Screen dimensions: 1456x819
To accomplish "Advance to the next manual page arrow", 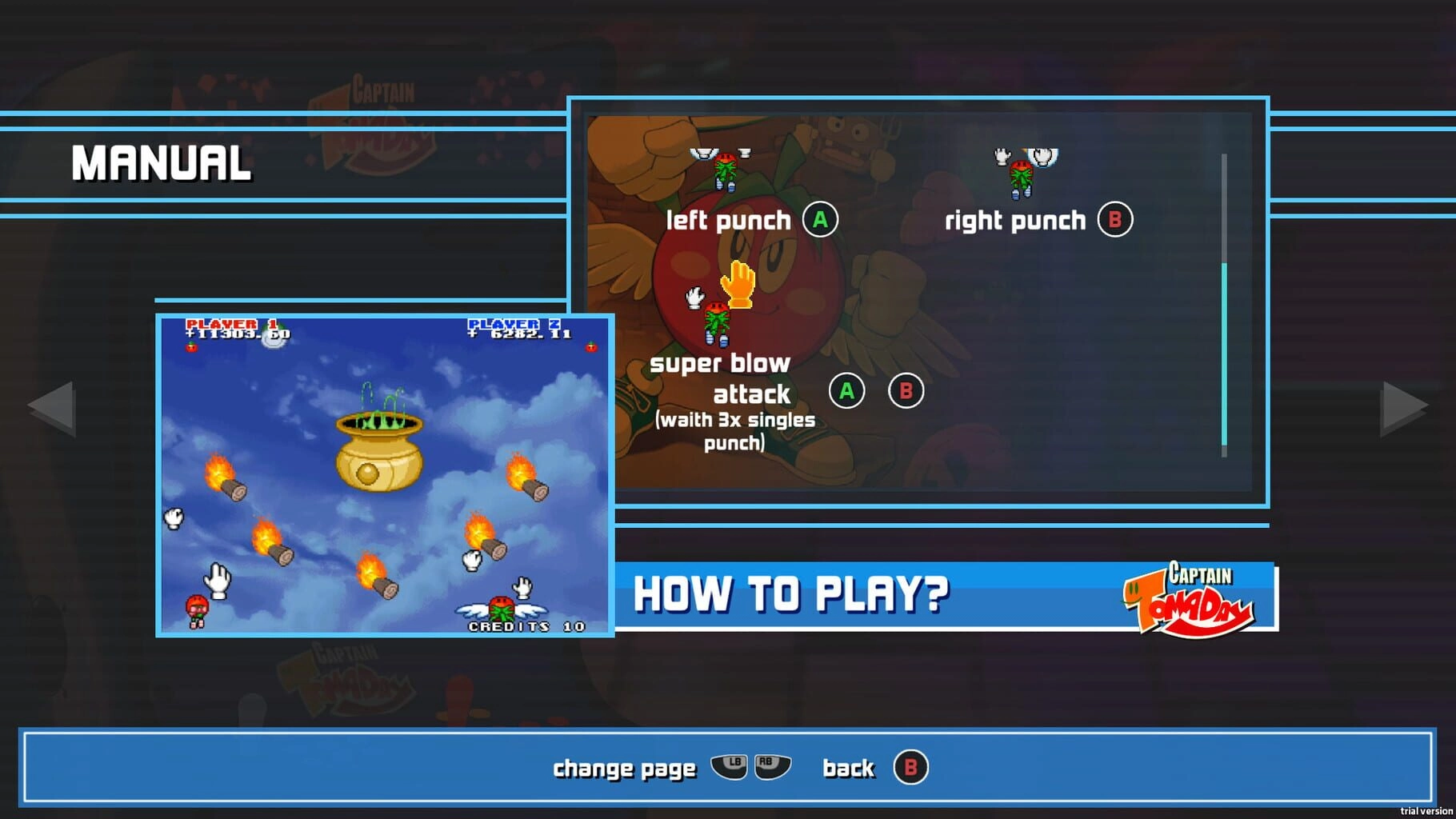I will click(x=1402, y=408).
